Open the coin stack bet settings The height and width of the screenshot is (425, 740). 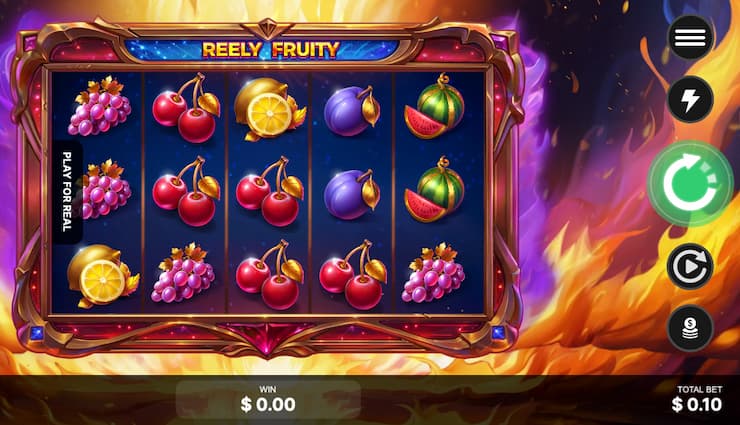[x=690, y=328]
